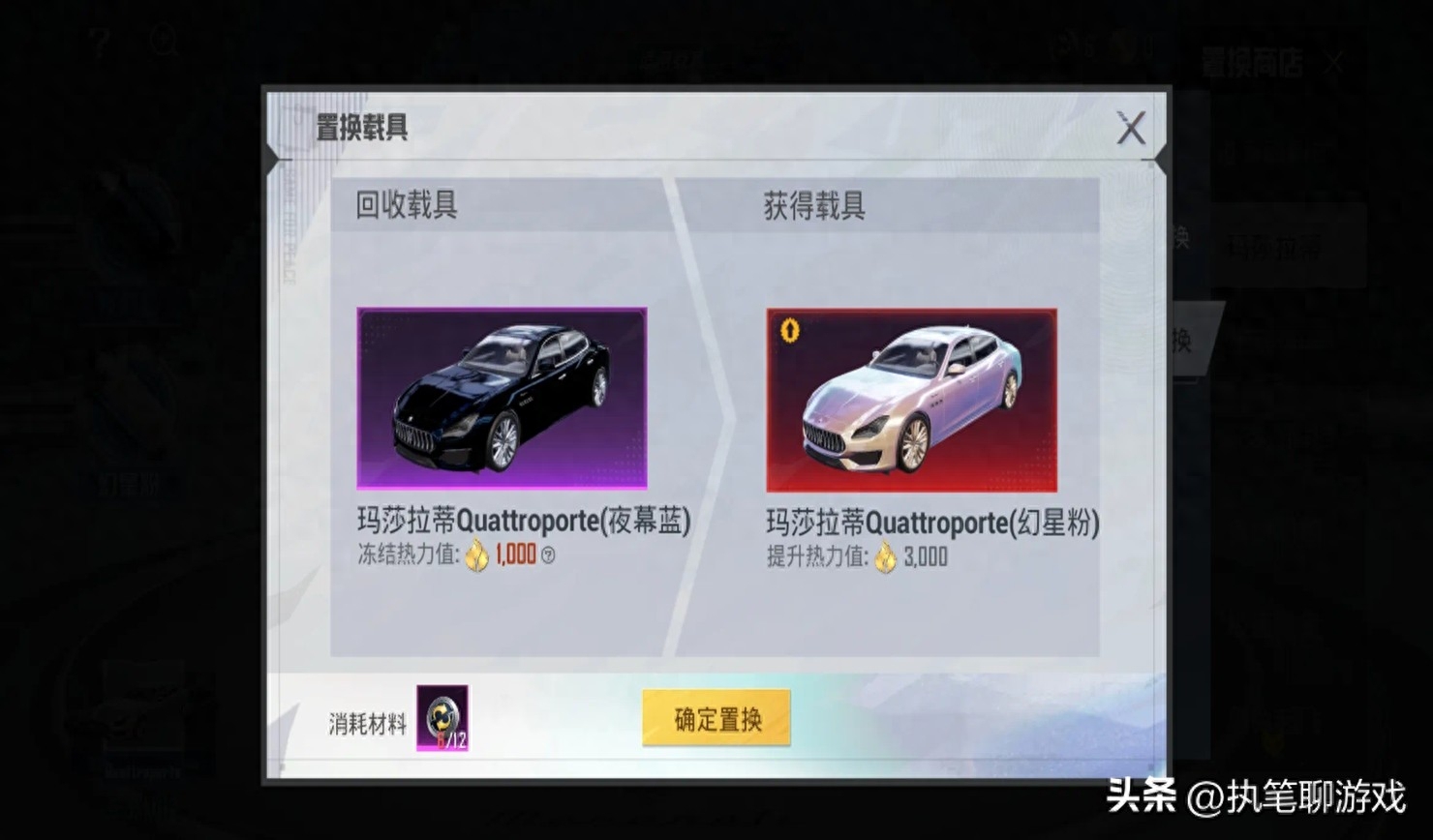Click the gold flame icon next to 3,000

point(883,556)
